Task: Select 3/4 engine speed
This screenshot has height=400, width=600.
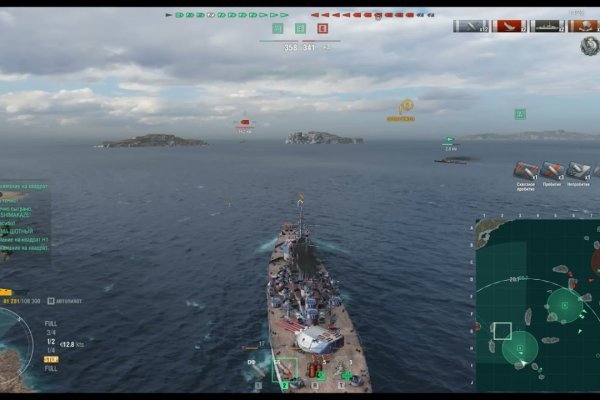Action: 50,332
